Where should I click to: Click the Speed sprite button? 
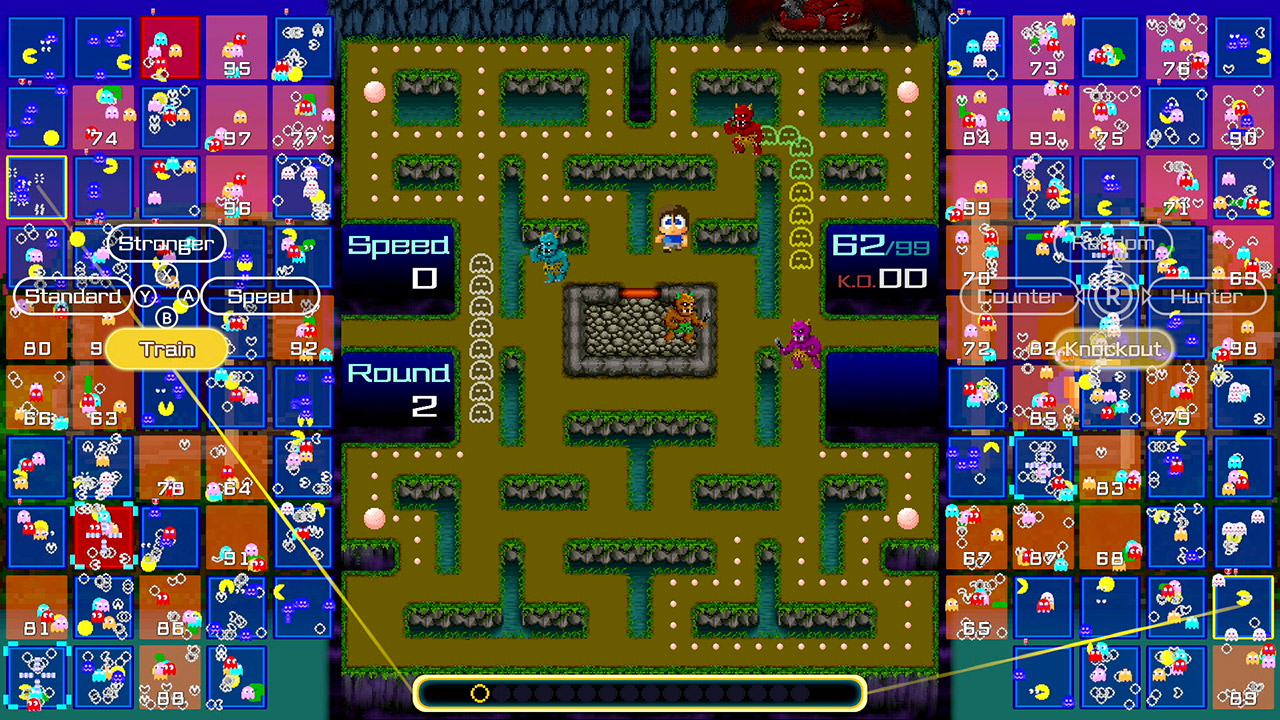pyautogui.click(x=260, y=297)
